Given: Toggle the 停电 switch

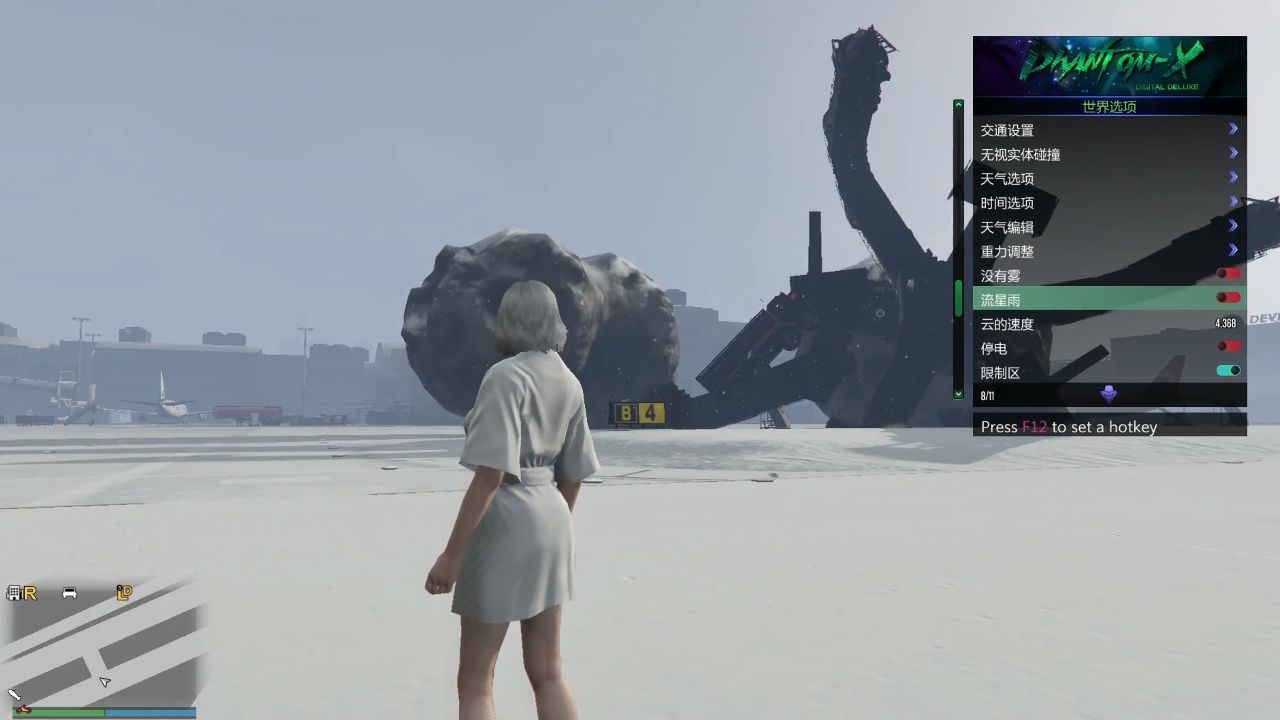Looking at the screenshot, I should (1228, 347).
